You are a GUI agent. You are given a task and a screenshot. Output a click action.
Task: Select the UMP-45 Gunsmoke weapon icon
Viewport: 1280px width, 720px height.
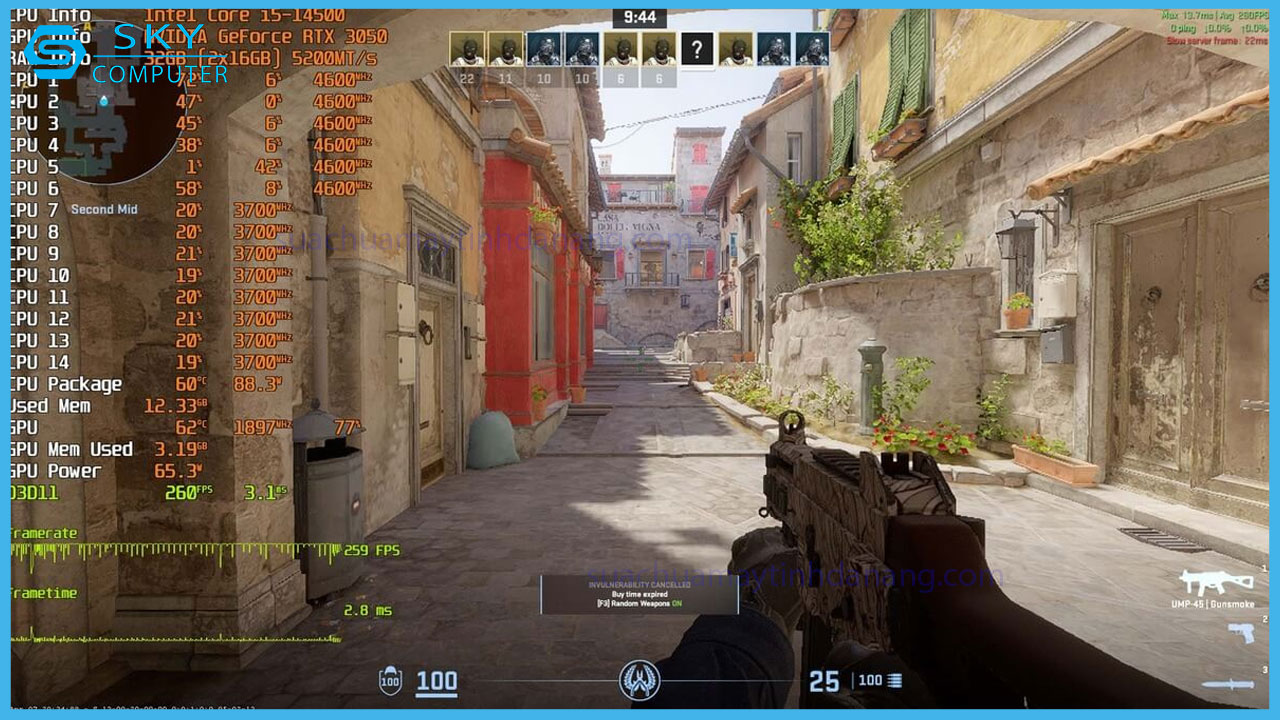[x=1215, y=582]
